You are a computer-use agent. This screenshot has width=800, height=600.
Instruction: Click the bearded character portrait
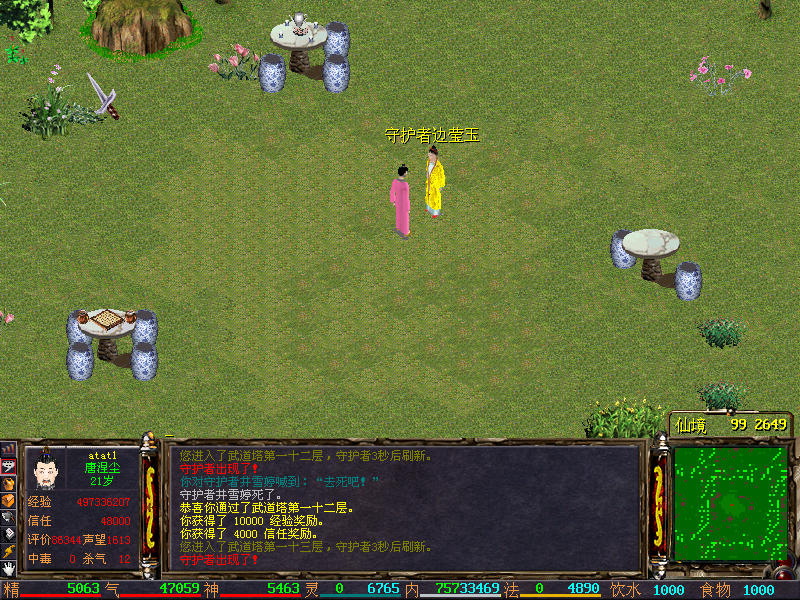point(44,468)
